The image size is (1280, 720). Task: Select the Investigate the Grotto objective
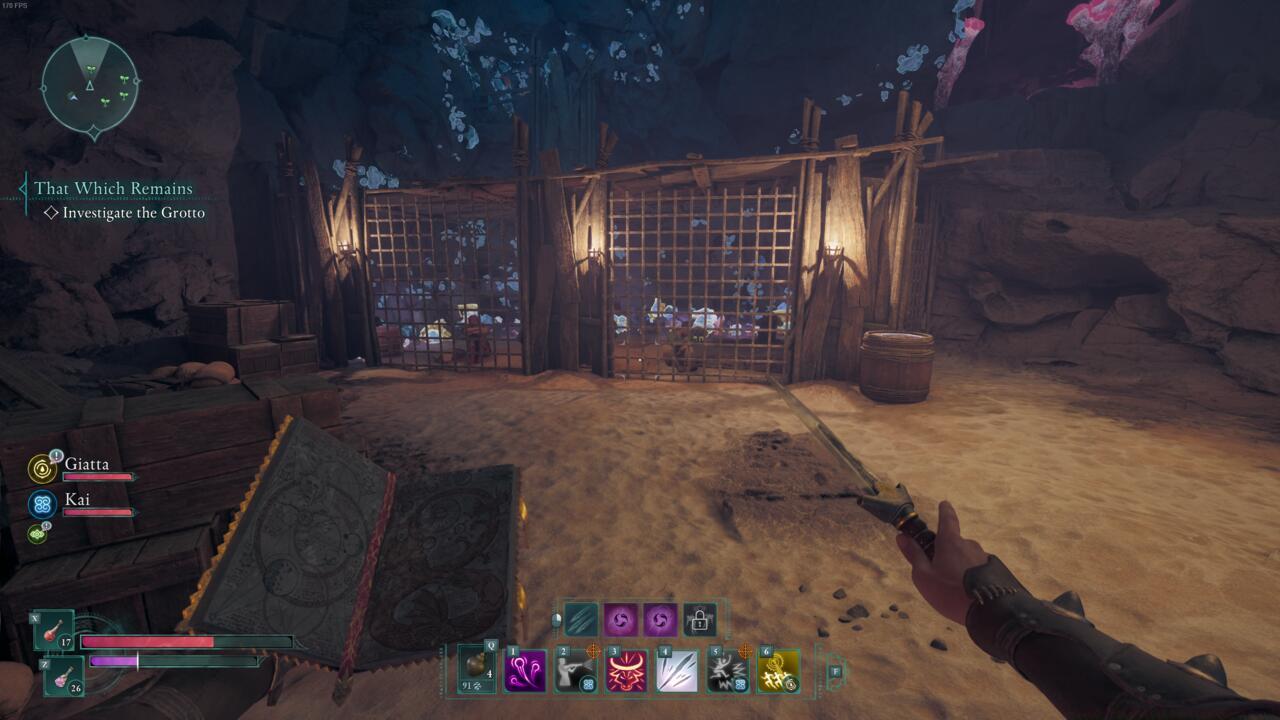[x=136, y=212]
